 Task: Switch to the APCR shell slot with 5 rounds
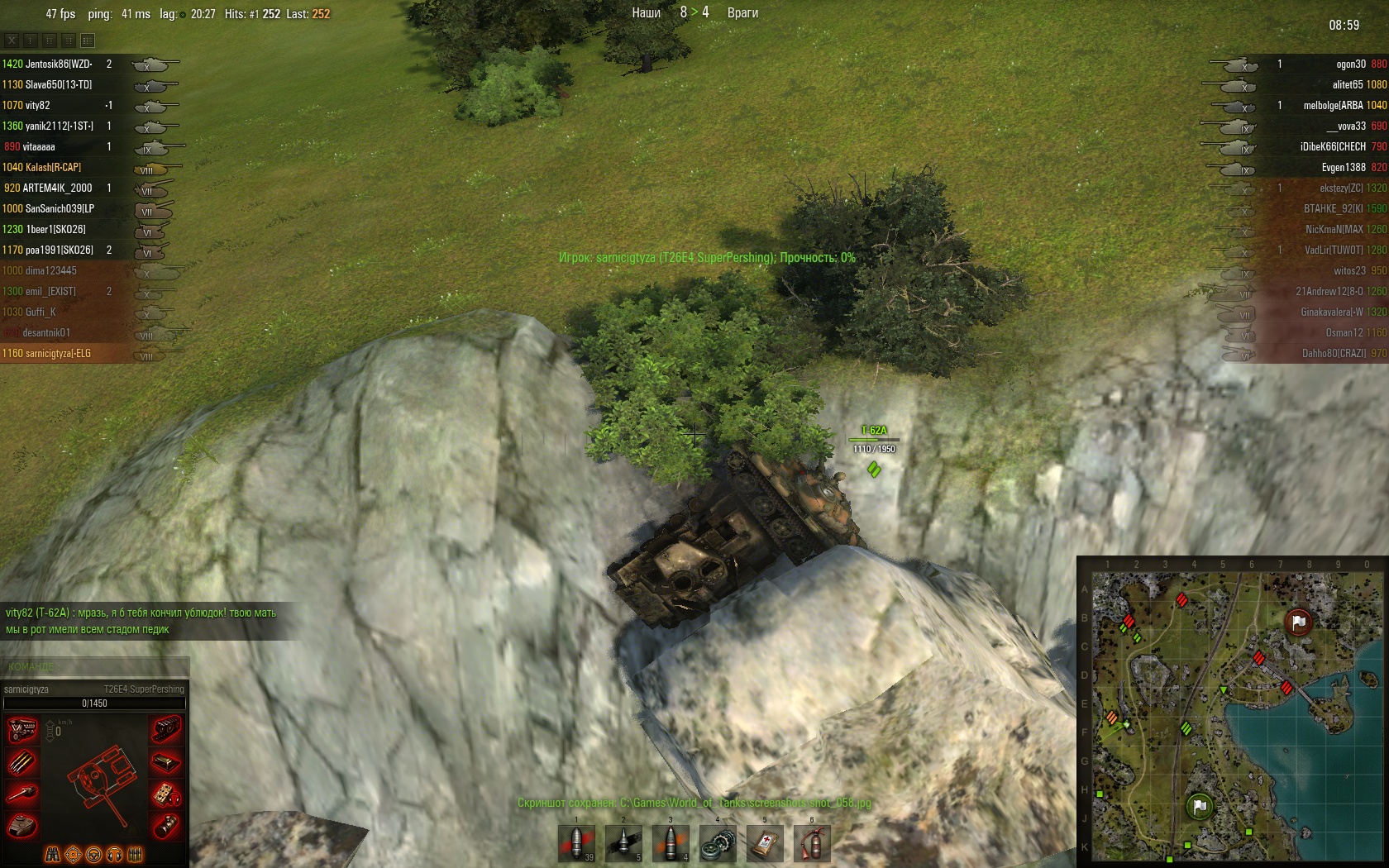pos(623,843)
